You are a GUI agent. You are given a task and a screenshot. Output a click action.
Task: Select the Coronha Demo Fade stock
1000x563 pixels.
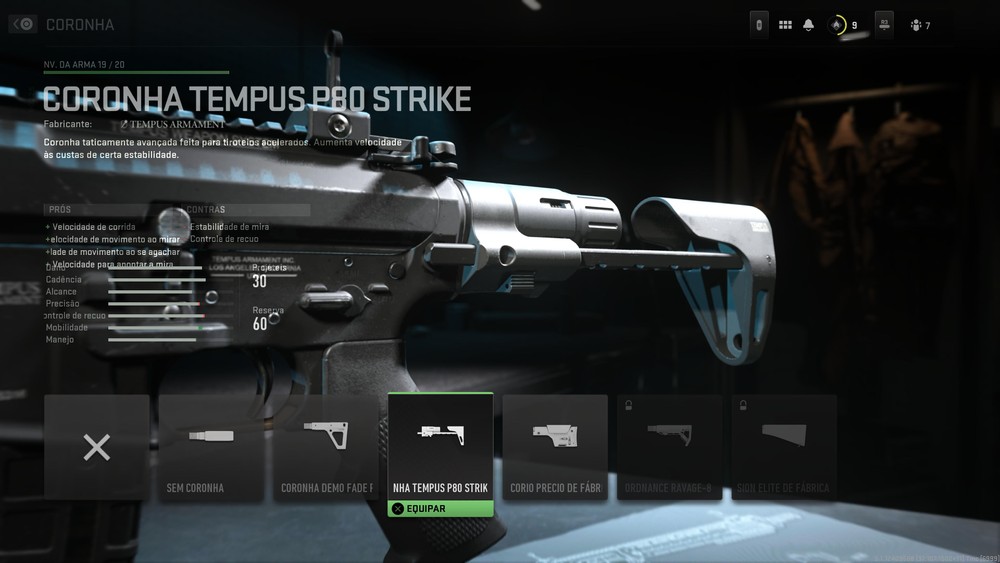[326, 447]
